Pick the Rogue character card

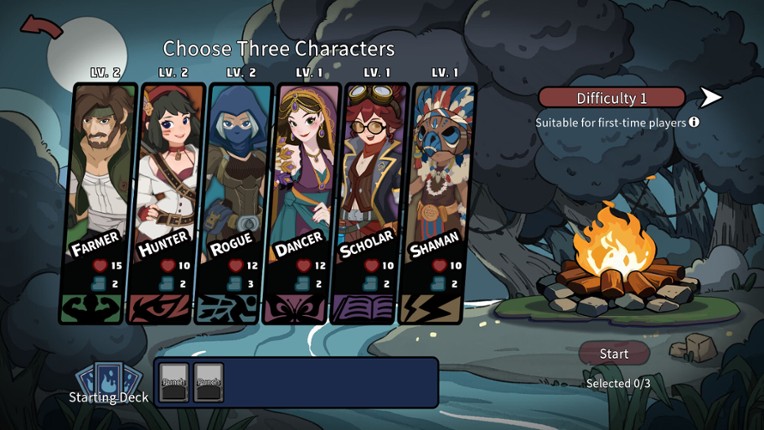point(235,200)
